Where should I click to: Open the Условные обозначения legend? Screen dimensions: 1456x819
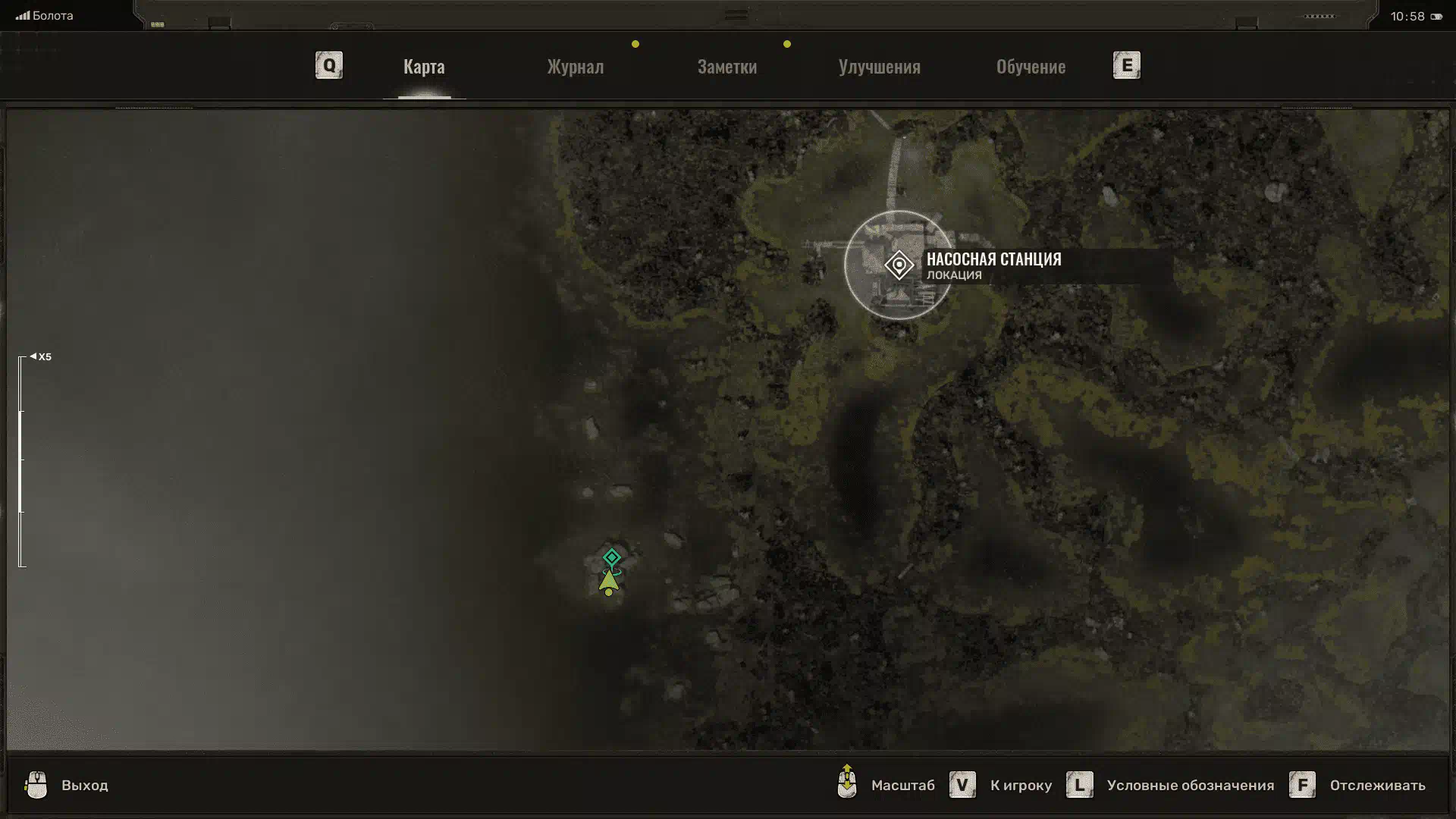pyautogui.click(x=1189, y=785)
